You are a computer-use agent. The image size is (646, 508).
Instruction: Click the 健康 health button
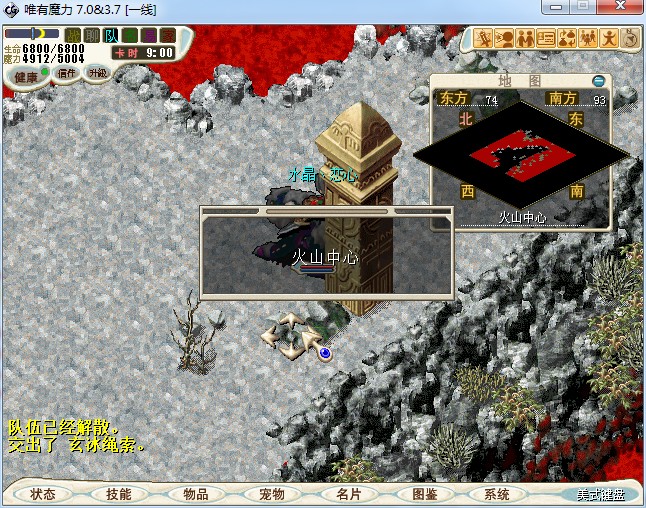tap(27, 77)
